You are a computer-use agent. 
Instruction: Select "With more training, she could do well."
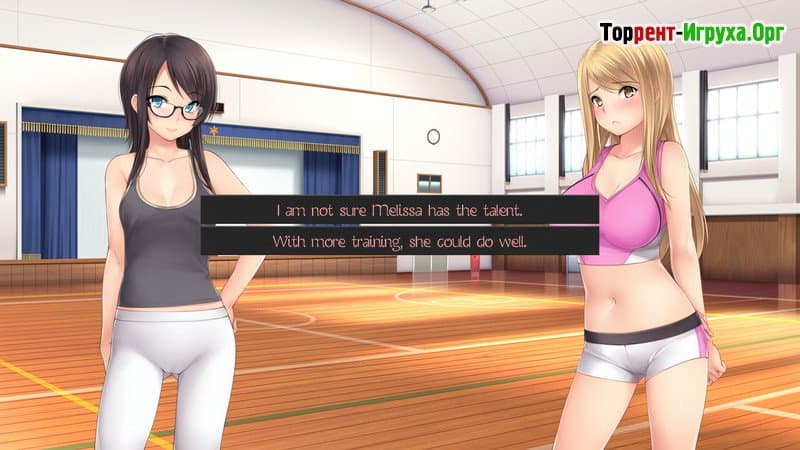coord(399,242)
